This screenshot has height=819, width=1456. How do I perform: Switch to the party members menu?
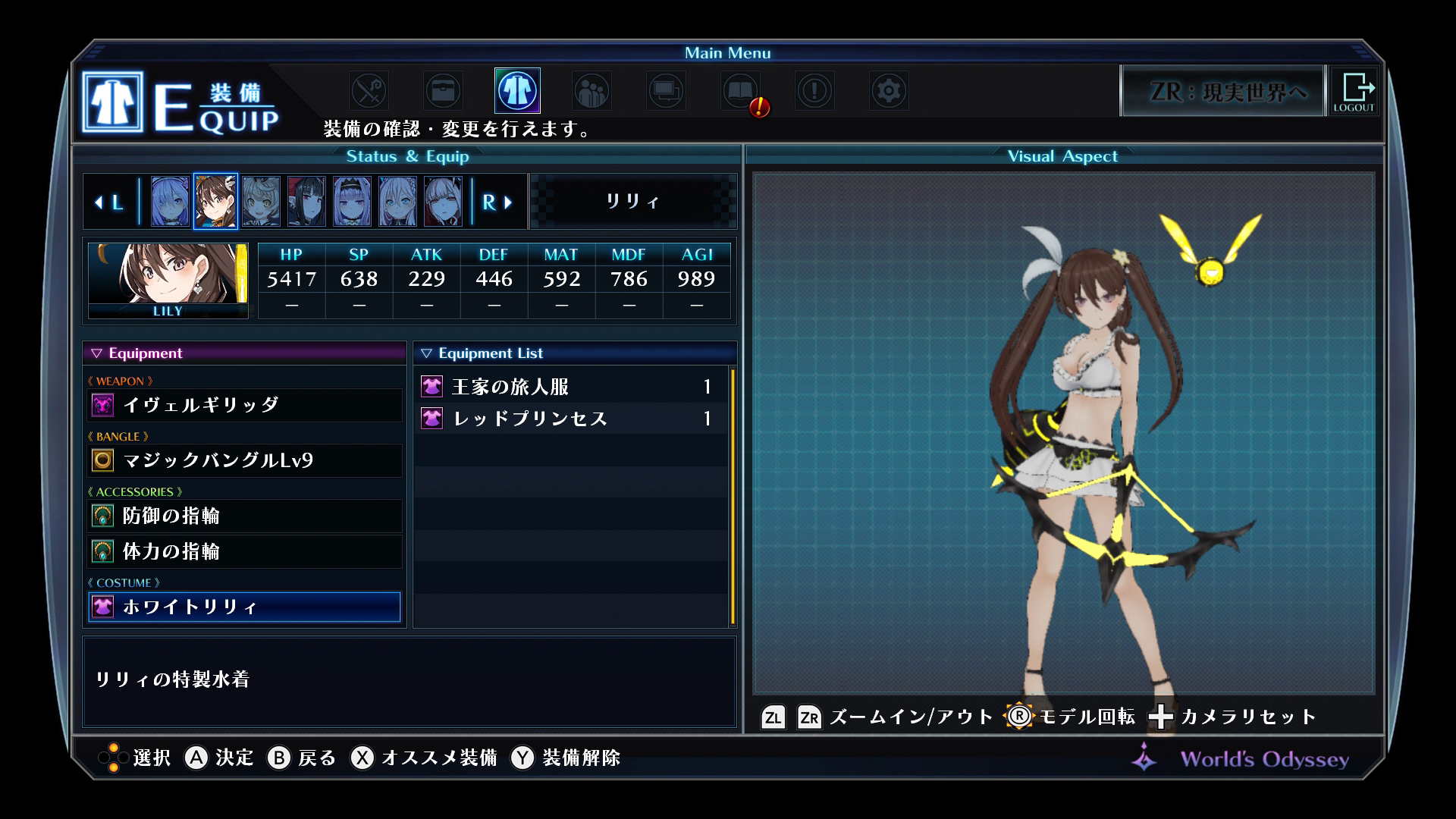coord(591,91)
